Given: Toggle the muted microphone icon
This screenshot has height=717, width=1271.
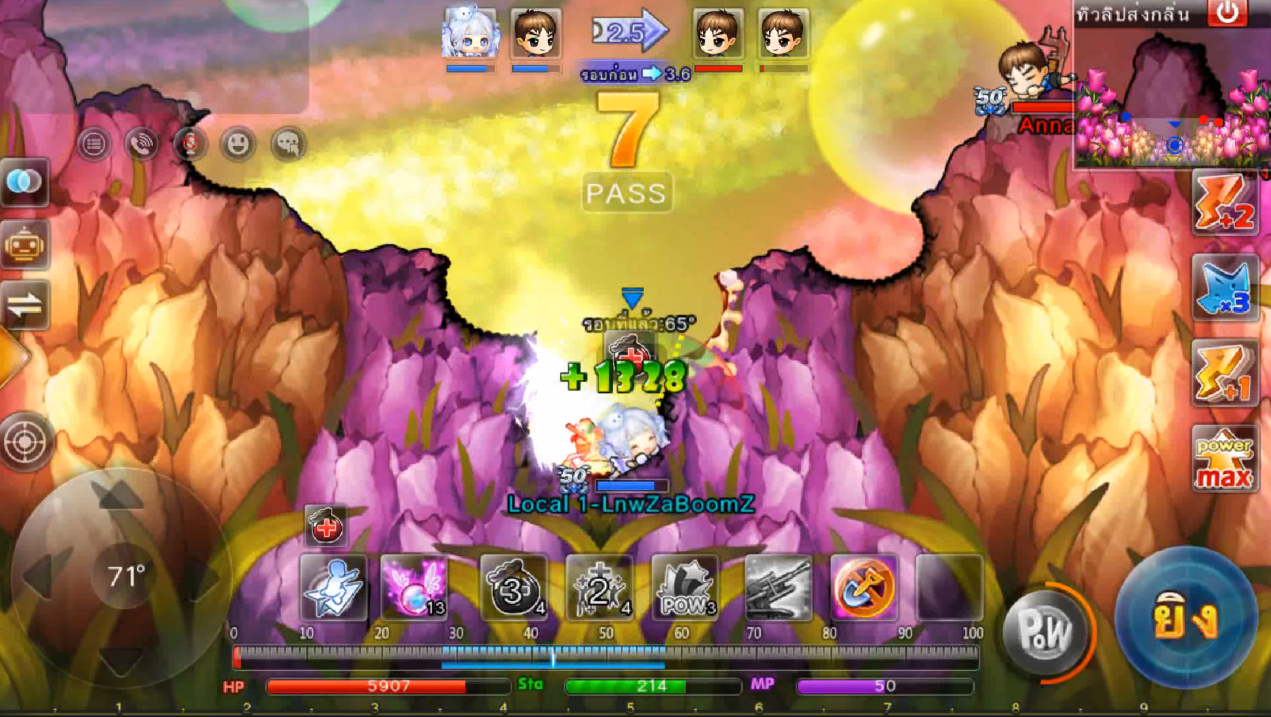Looking at the screenshot, I should pyautogui.click(x=189, y=145).
